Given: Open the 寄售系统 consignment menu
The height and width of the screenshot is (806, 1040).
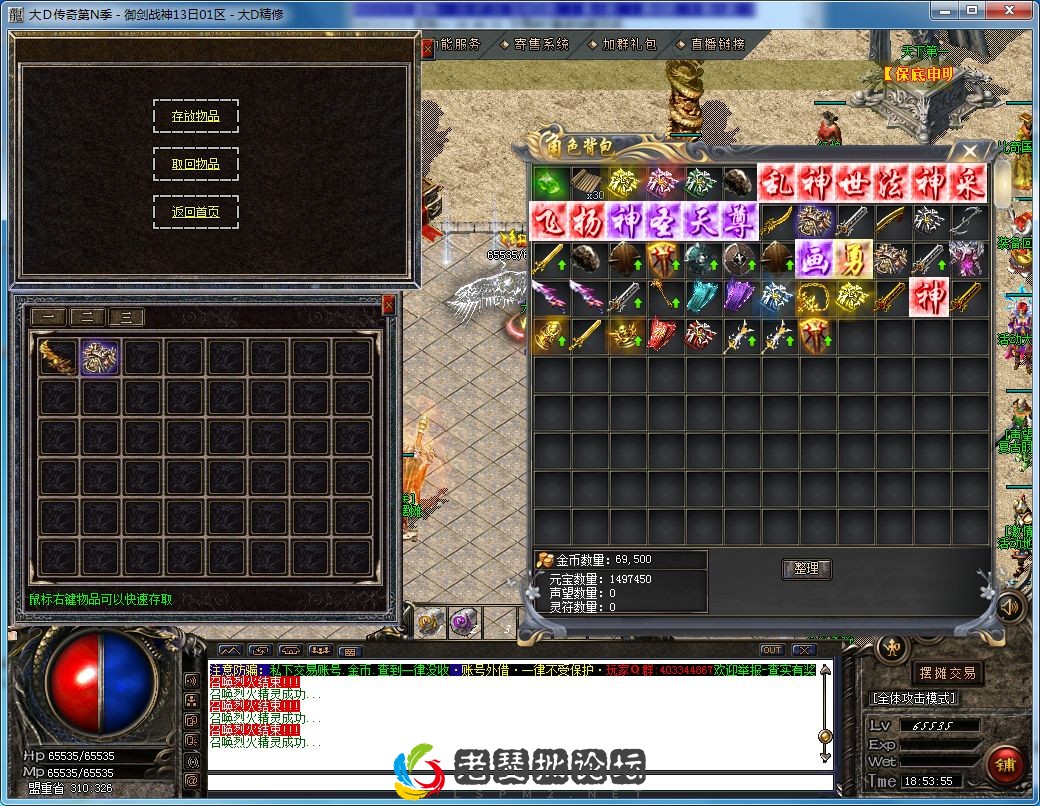Looking at the screenshot, I should click(535, 44).
